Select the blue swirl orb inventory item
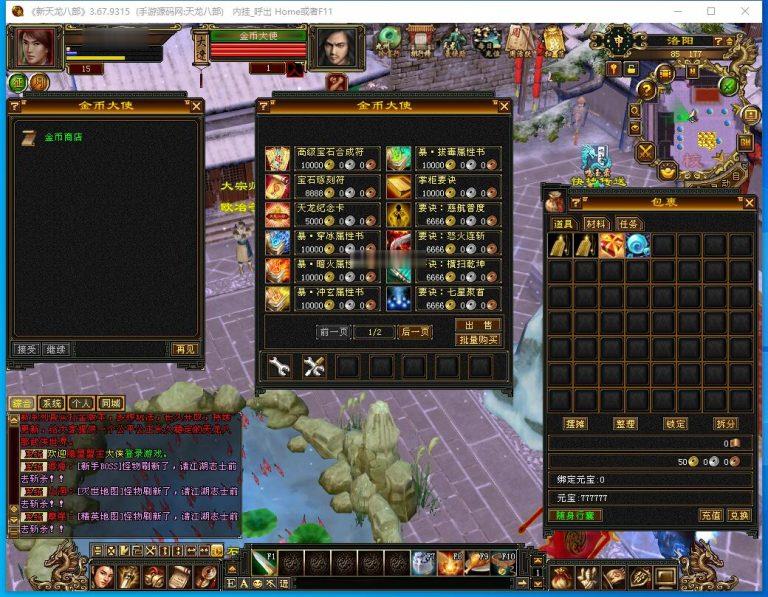Screen dimensions: 768x597 click(637, 245)
